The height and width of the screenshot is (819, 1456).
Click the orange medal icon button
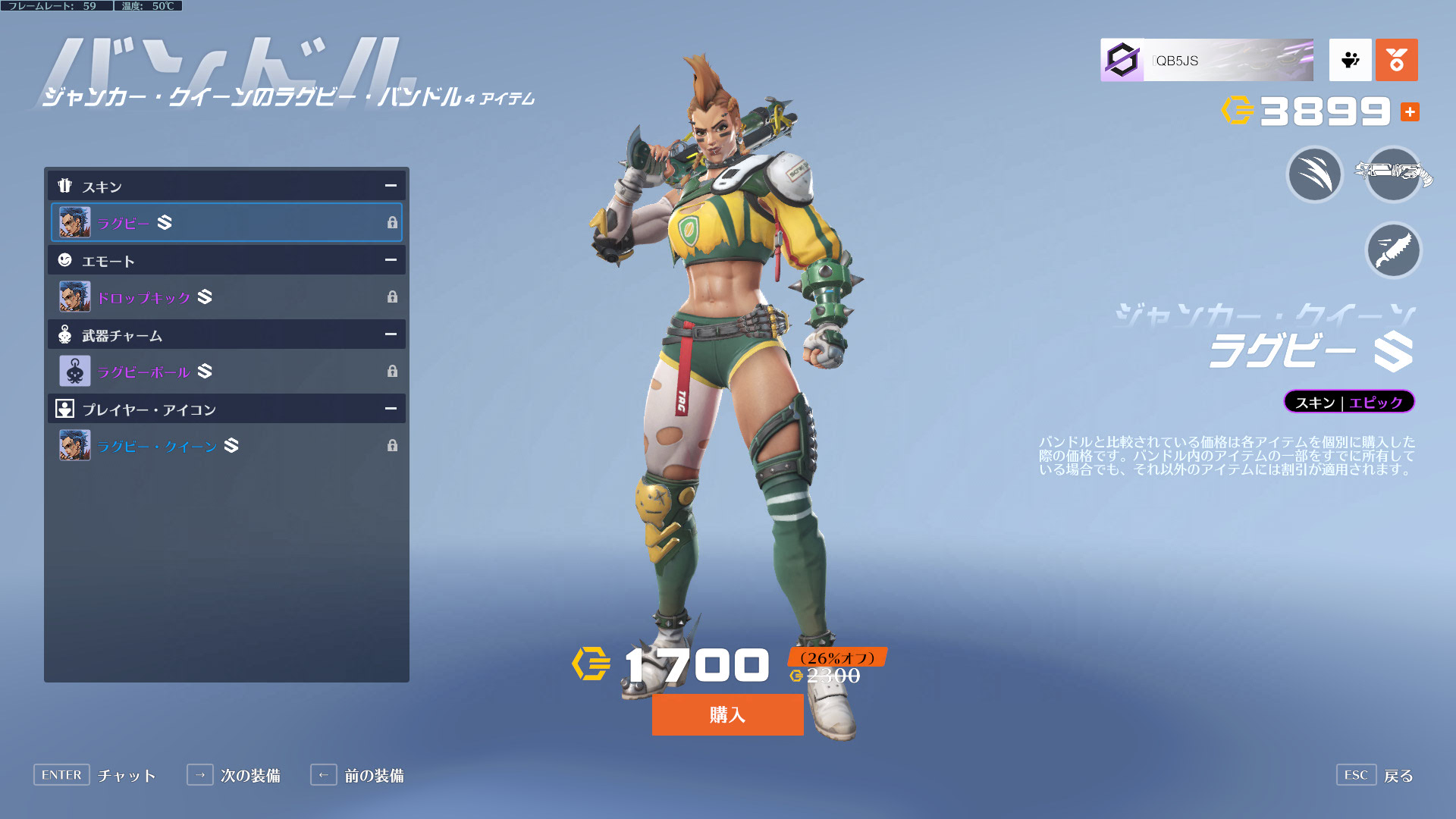click(x=1396, y=60)
